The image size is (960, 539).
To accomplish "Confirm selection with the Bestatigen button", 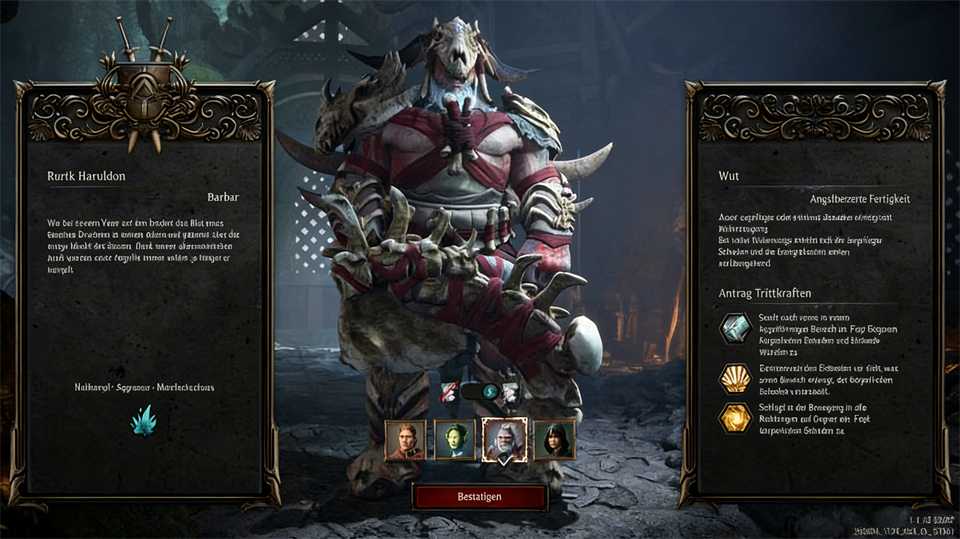I will pos(480,497).
